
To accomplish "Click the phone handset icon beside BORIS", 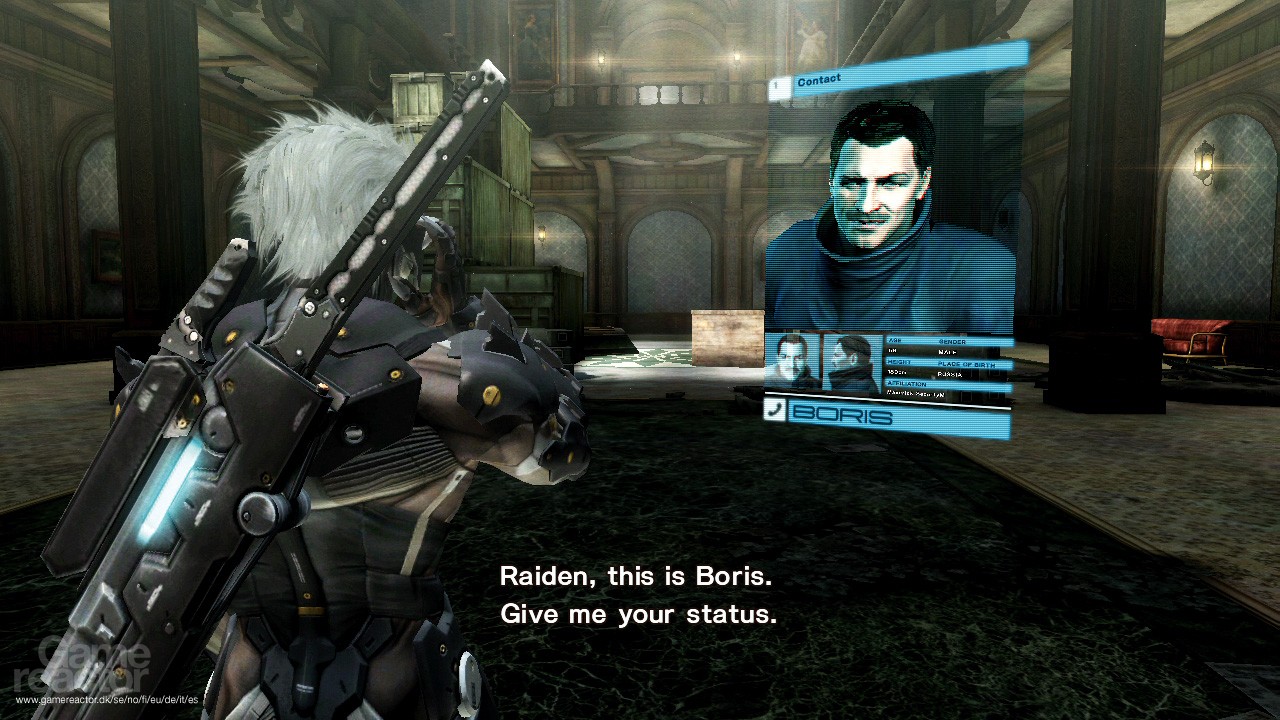I will click(x=776, y=412).
